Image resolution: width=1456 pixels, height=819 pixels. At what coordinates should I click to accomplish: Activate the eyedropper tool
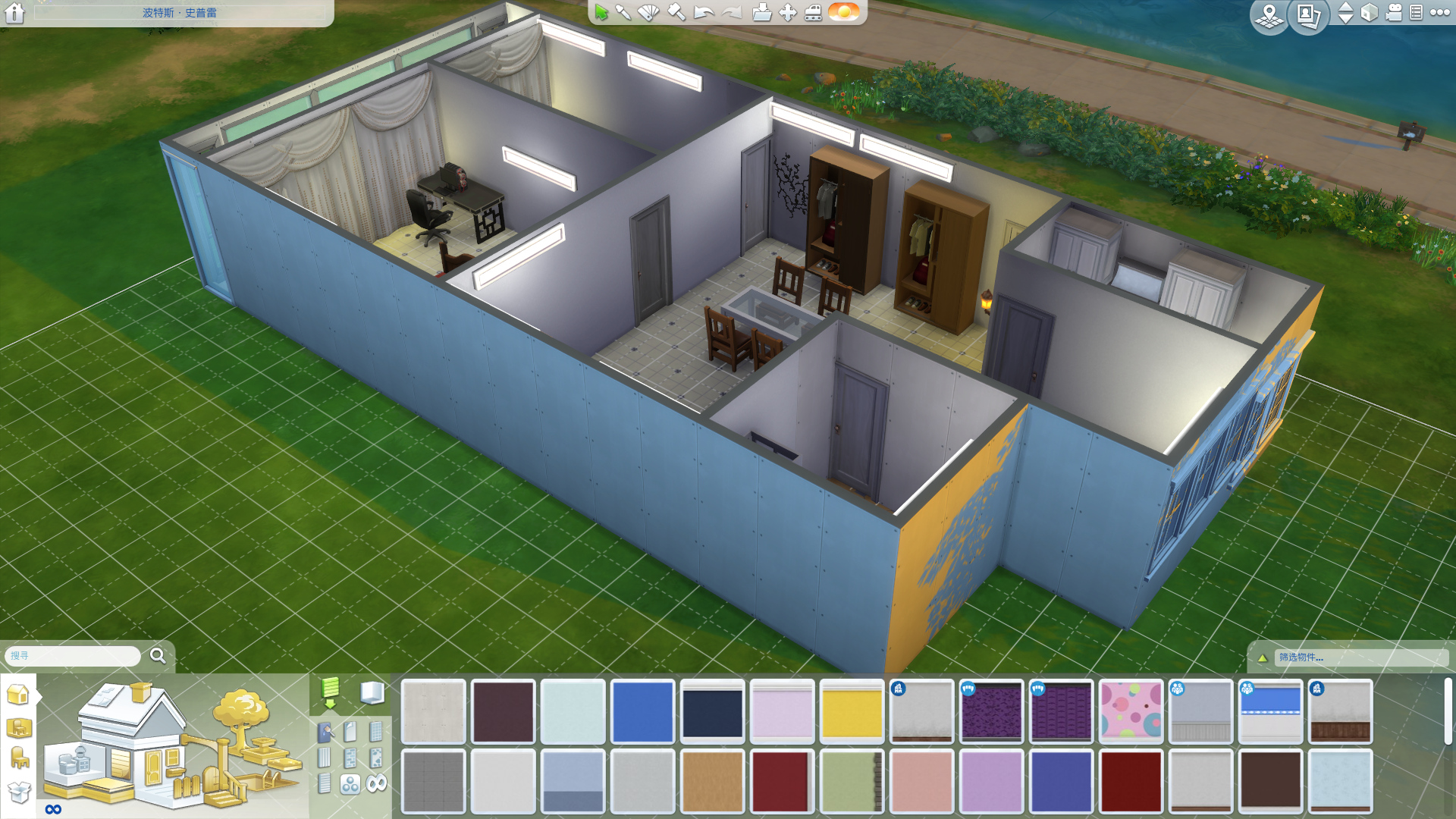point(623,12)
